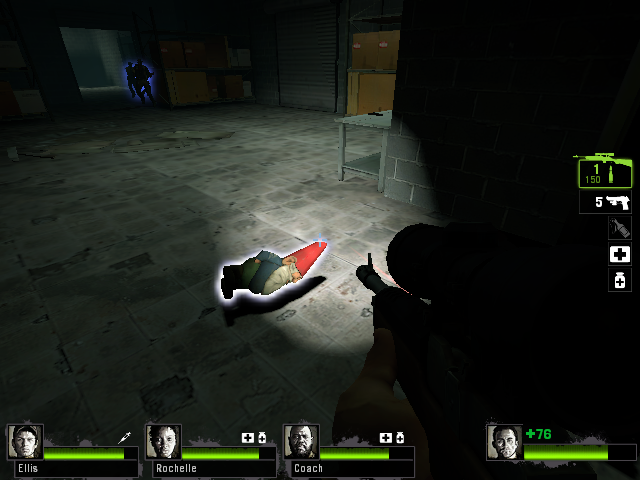Select the pain pills slot
Image resolution: width=640 pixels, height=480 pixels.
click(x=619, y=280)
